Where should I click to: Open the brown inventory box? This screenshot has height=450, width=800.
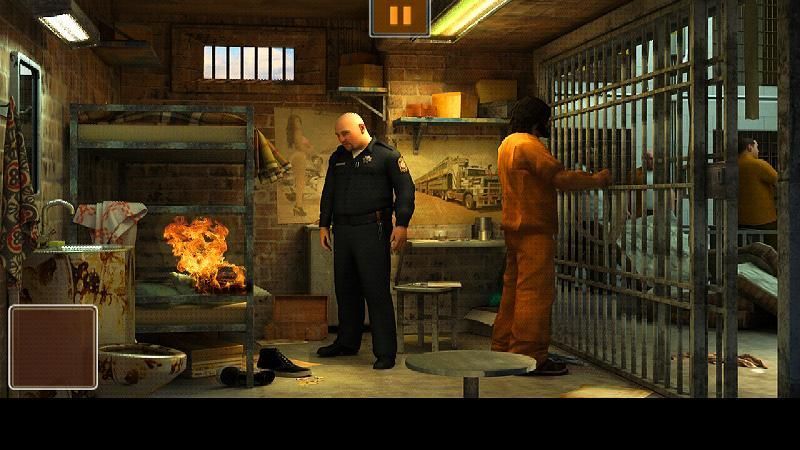coord(53,347)
